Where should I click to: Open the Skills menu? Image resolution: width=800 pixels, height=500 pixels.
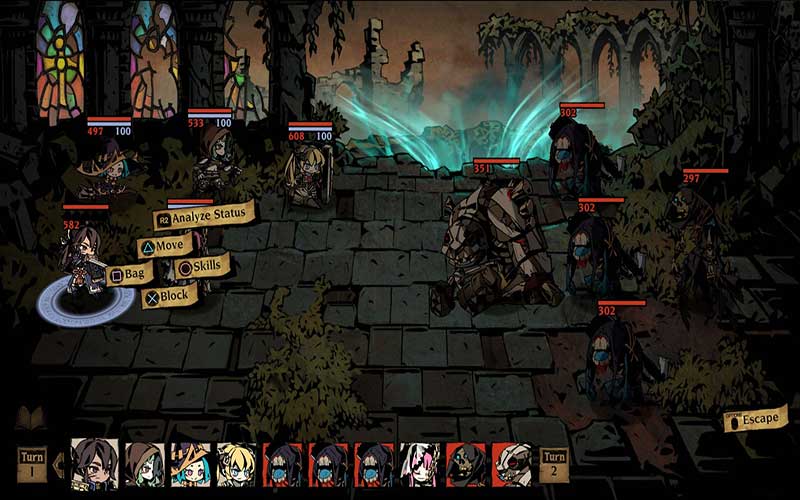coord(202,266)
